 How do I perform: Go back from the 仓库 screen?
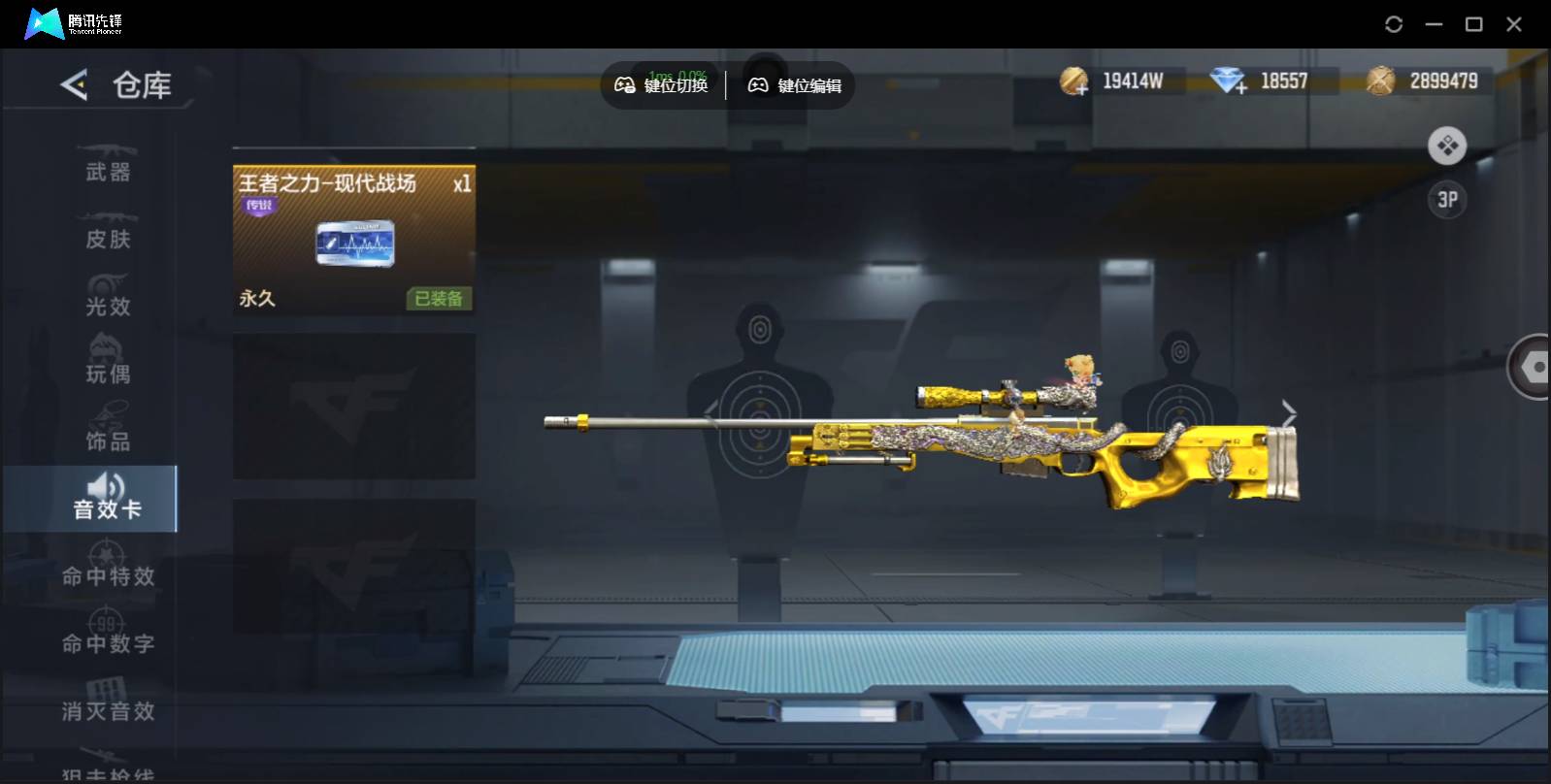click(x=75, y=85)
